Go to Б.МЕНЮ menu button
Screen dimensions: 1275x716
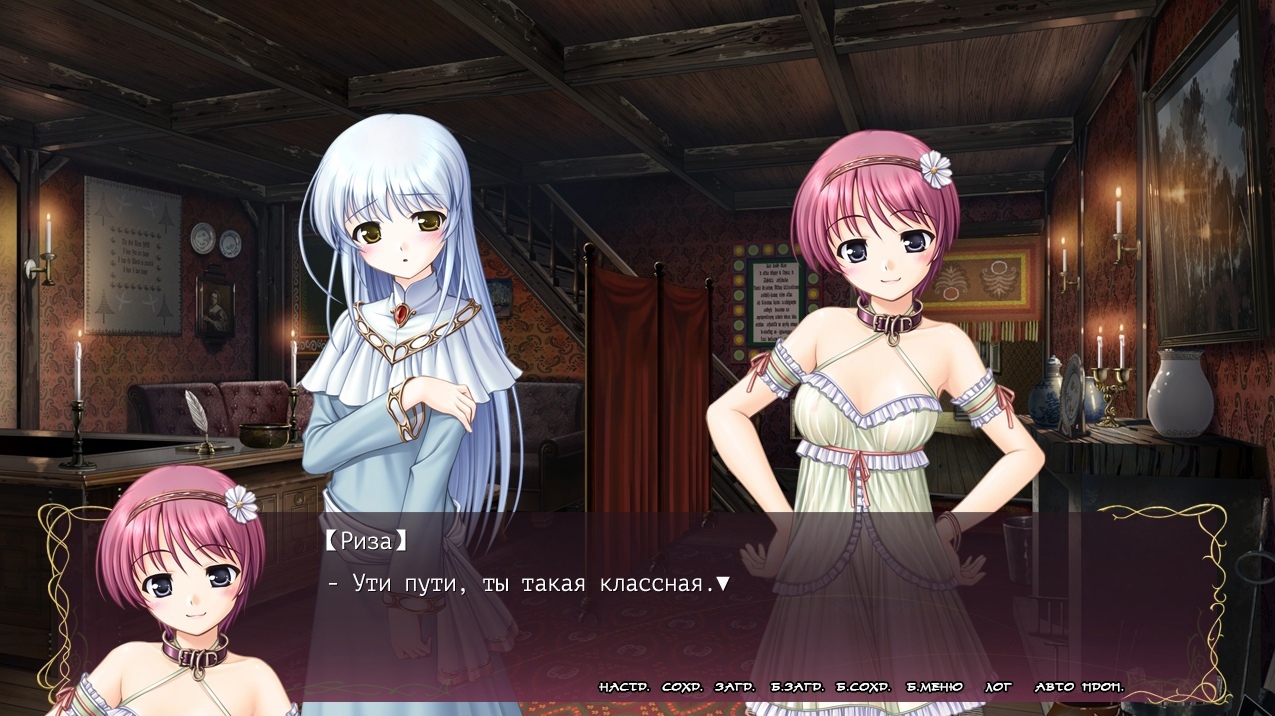[934, 687]
